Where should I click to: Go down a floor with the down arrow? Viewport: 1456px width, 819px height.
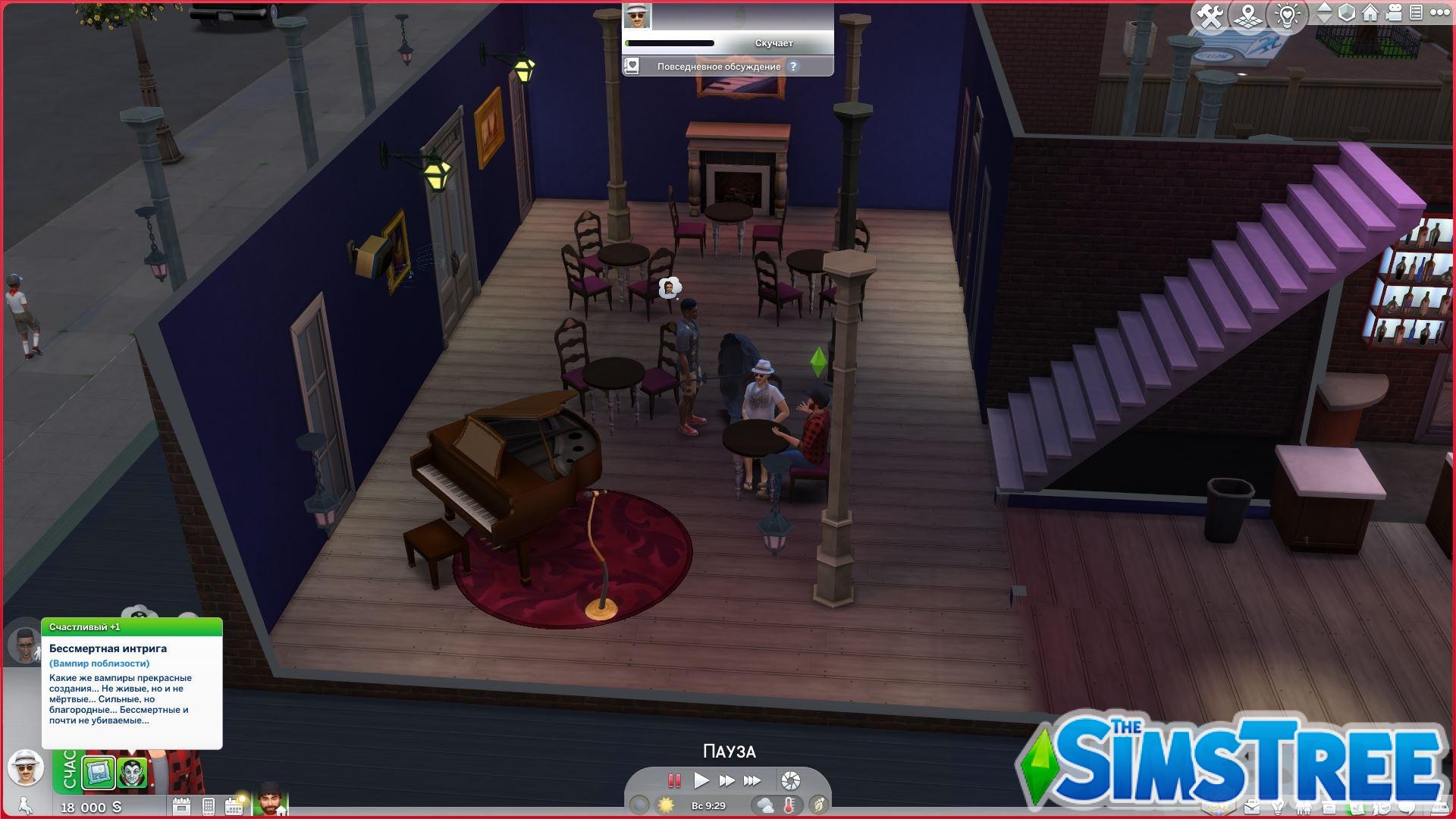click(x=1324, y=17)
